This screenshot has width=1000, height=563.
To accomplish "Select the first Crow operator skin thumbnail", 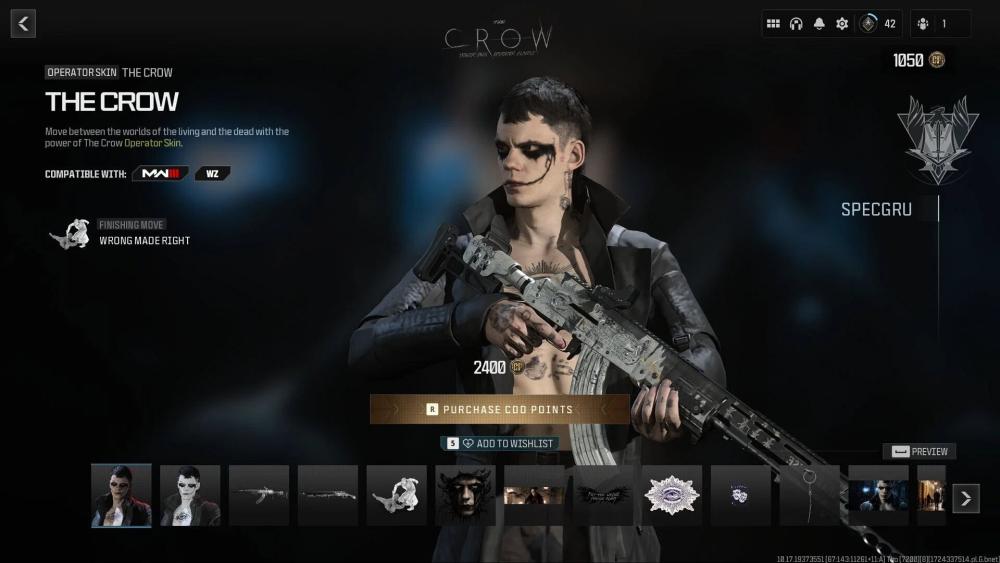I will (121, 495).
